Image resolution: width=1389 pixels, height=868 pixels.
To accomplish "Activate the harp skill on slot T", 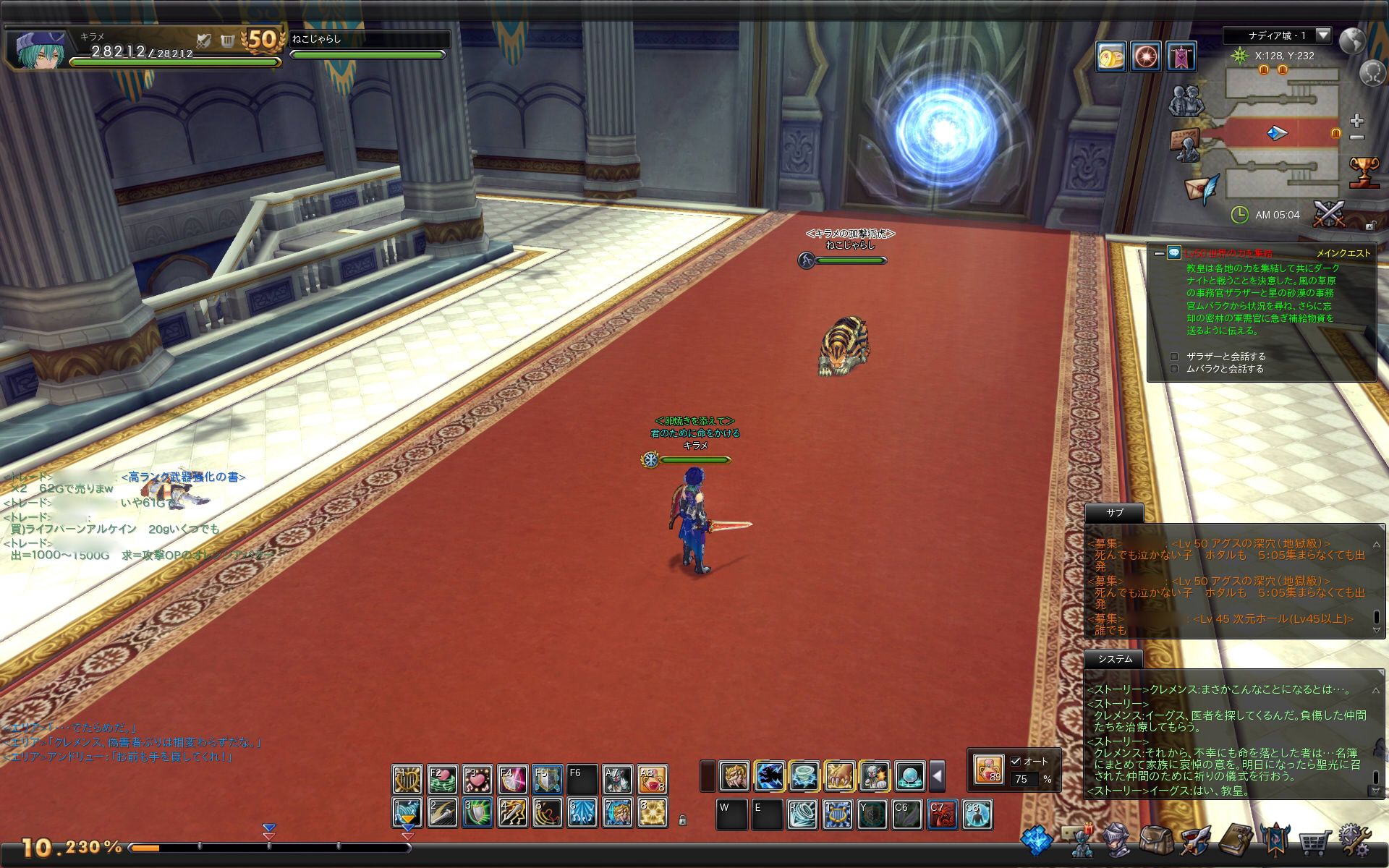I will pyautogui.click(x=837, y=814).
